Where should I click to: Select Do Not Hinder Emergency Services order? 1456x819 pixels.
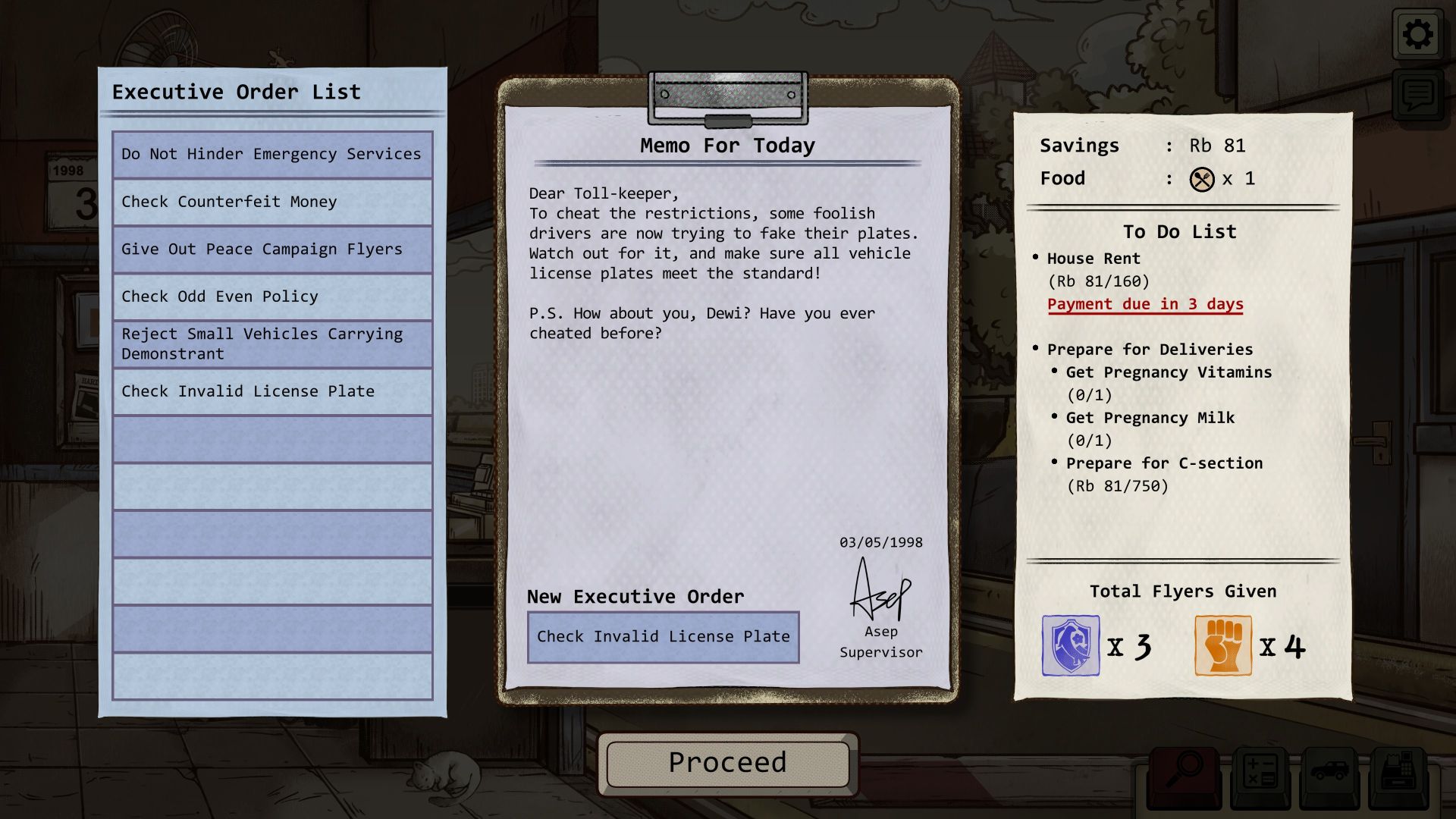coord(272,155)
